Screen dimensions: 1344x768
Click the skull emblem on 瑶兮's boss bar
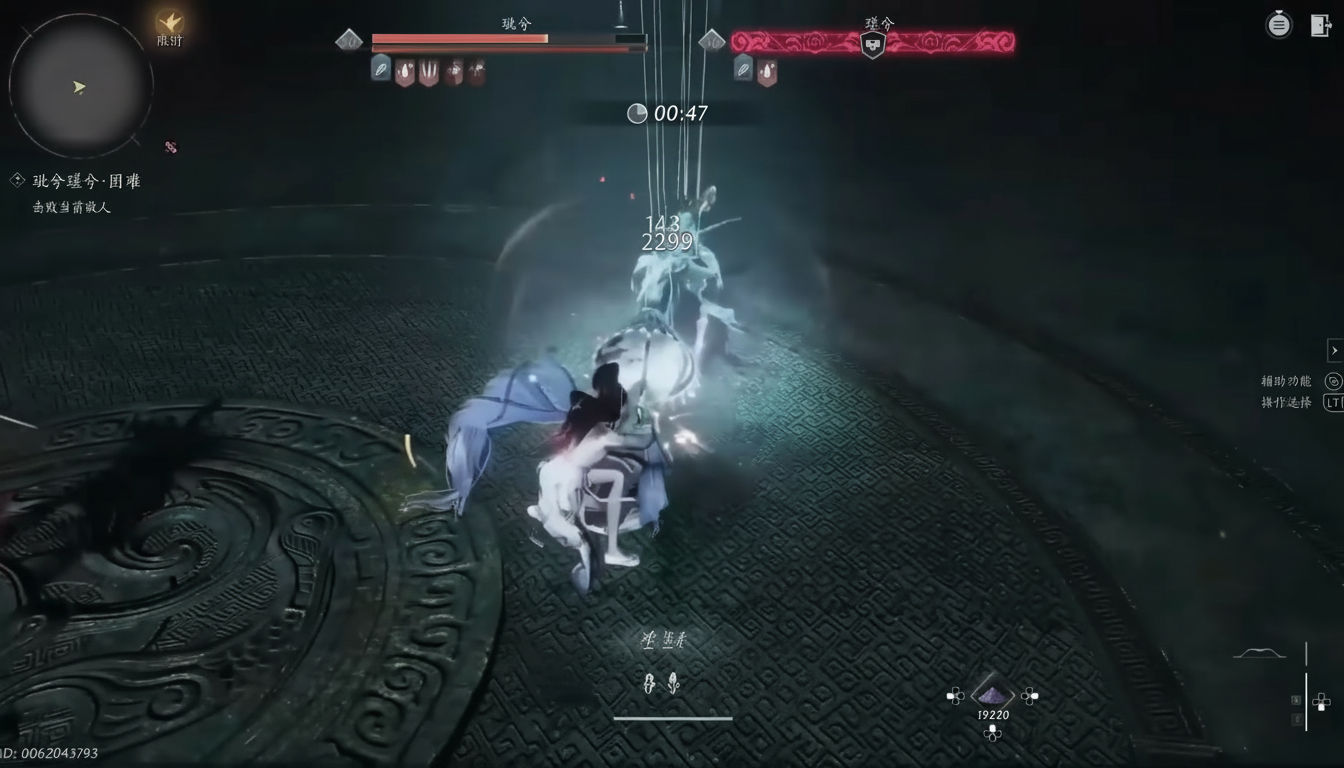pyautogui.click(x=873, y=42)
